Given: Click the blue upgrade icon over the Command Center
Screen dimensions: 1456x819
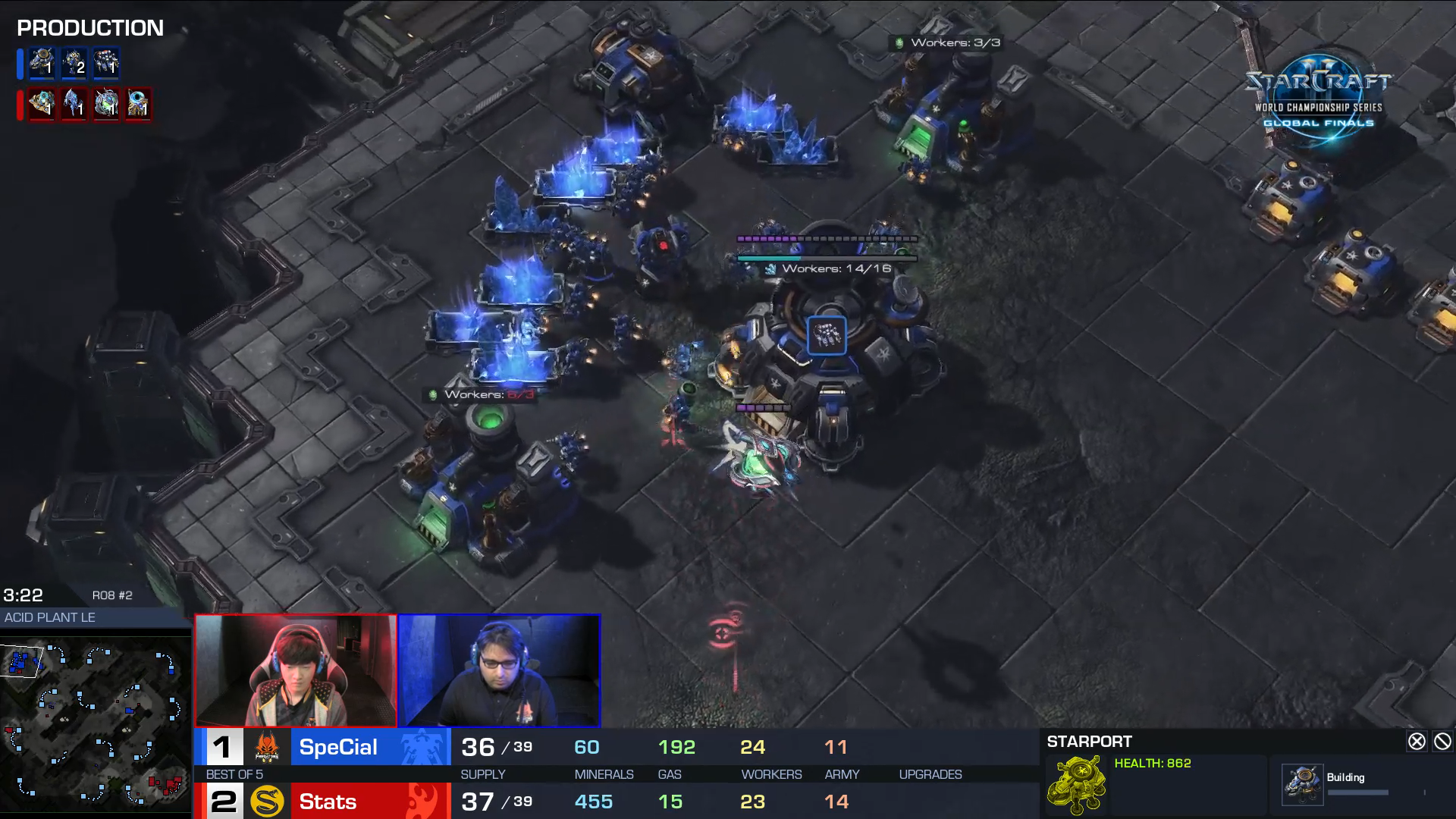Looking at the screenshot, I should (827, 335).
